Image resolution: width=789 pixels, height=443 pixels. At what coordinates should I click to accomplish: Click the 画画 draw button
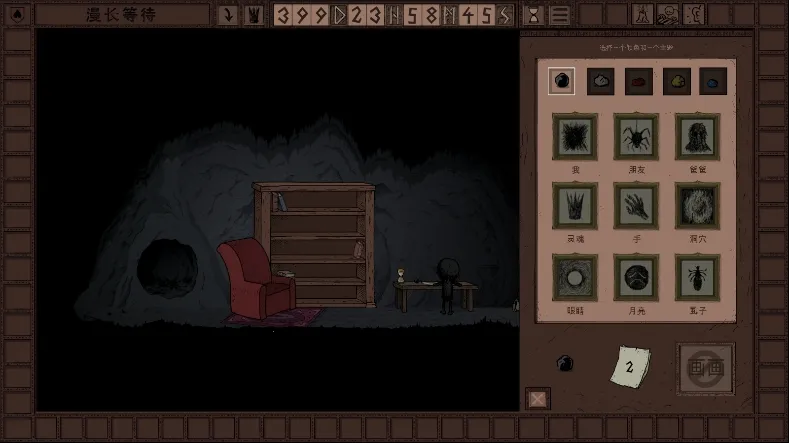705,368
